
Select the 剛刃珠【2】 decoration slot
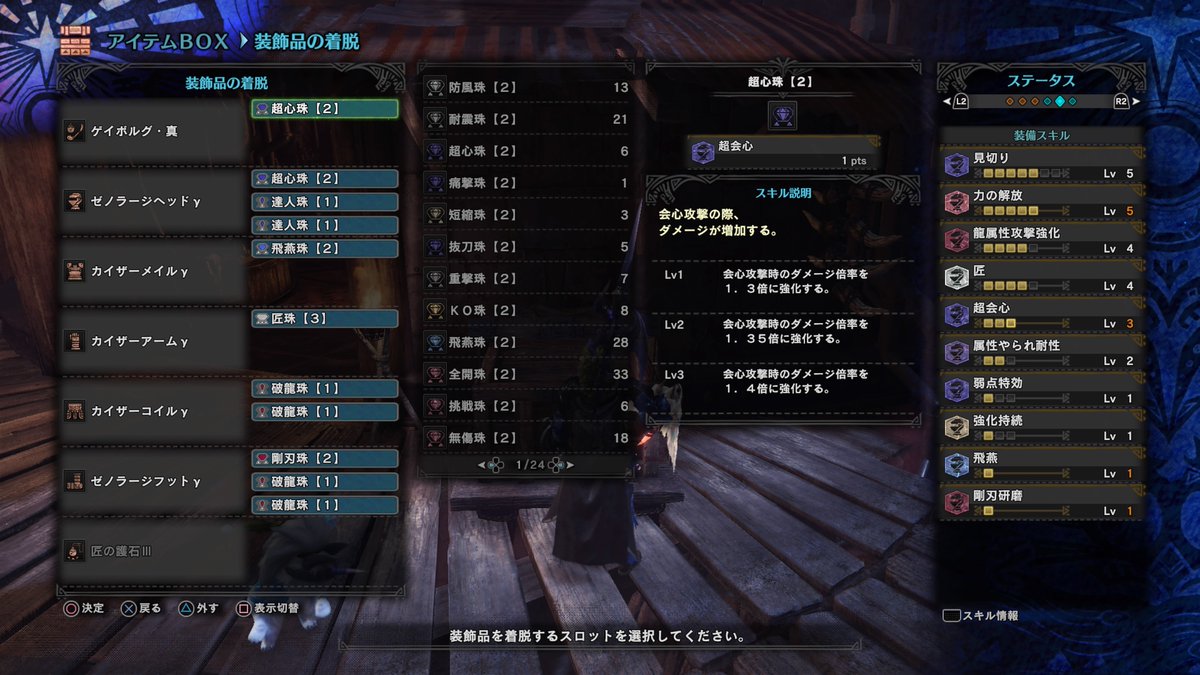pyautogui.click(x=324, y=459)
